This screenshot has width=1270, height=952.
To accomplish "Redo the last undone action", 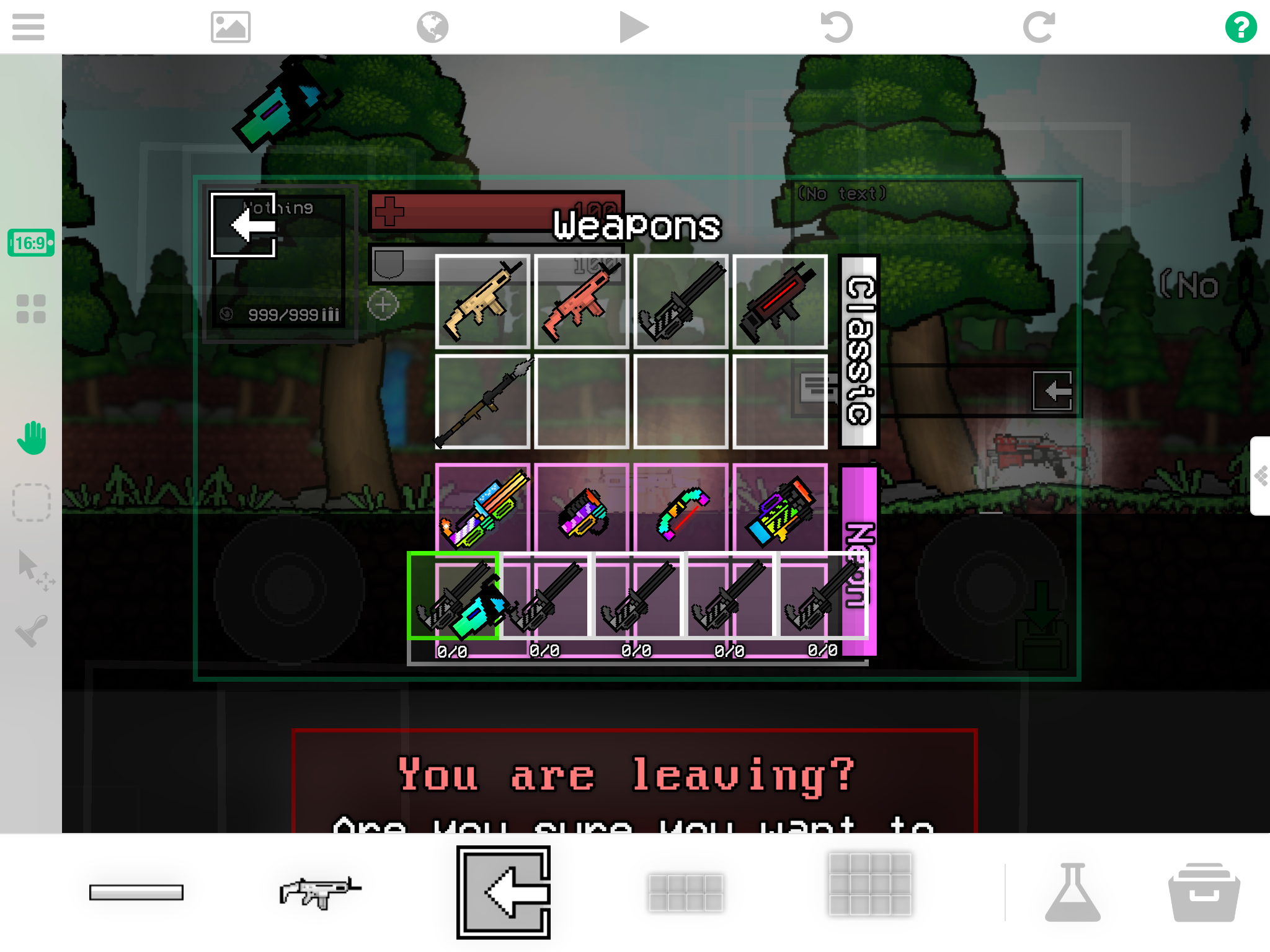I will pyautogui.click(x=1039, y=27).
